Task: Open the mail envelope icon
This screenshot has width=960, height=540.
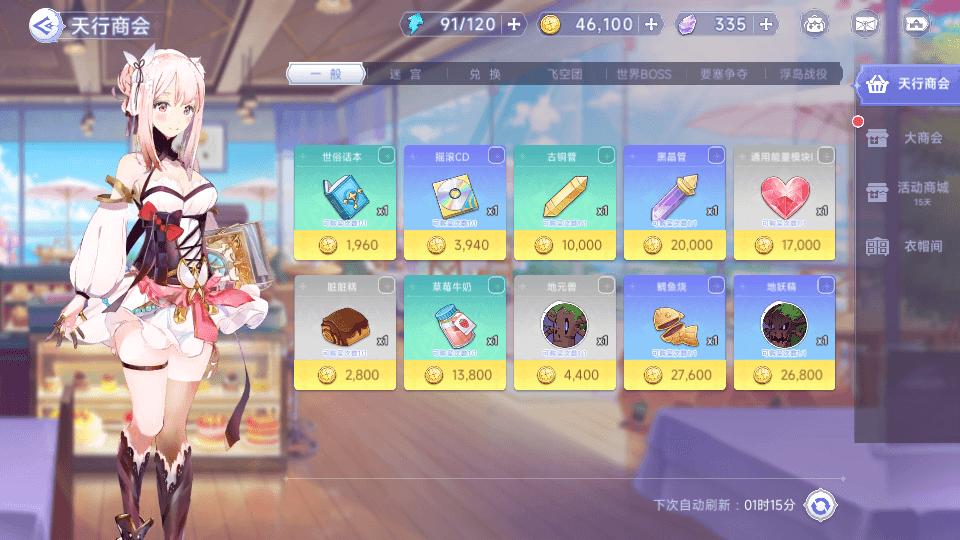Action: tap(865, 24)
